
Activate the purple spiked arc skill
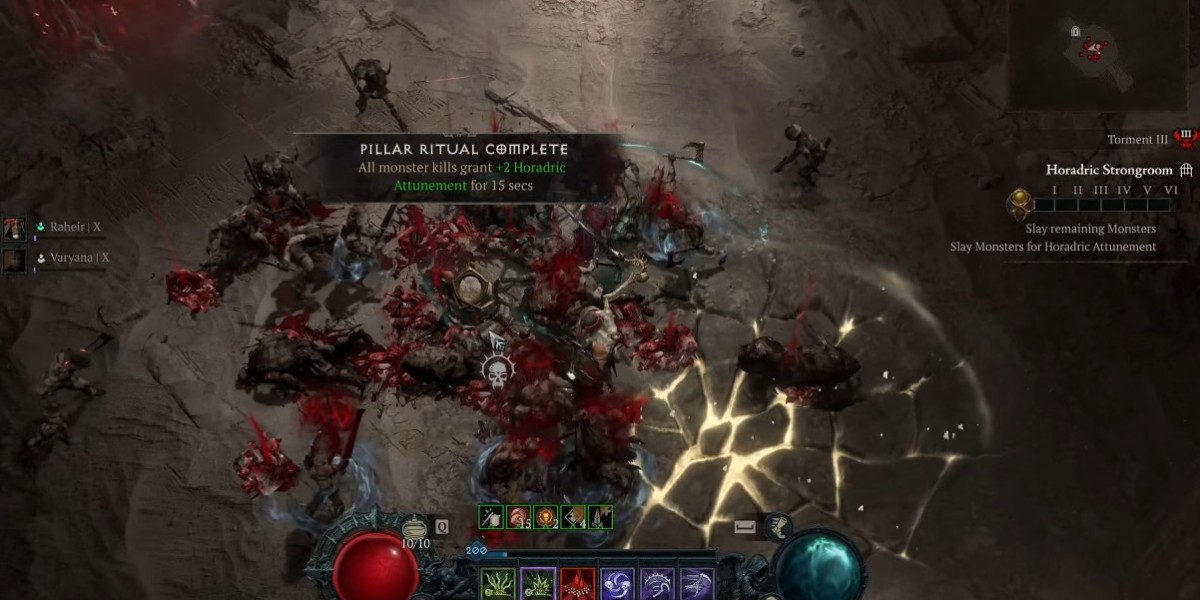coord(657,584)
